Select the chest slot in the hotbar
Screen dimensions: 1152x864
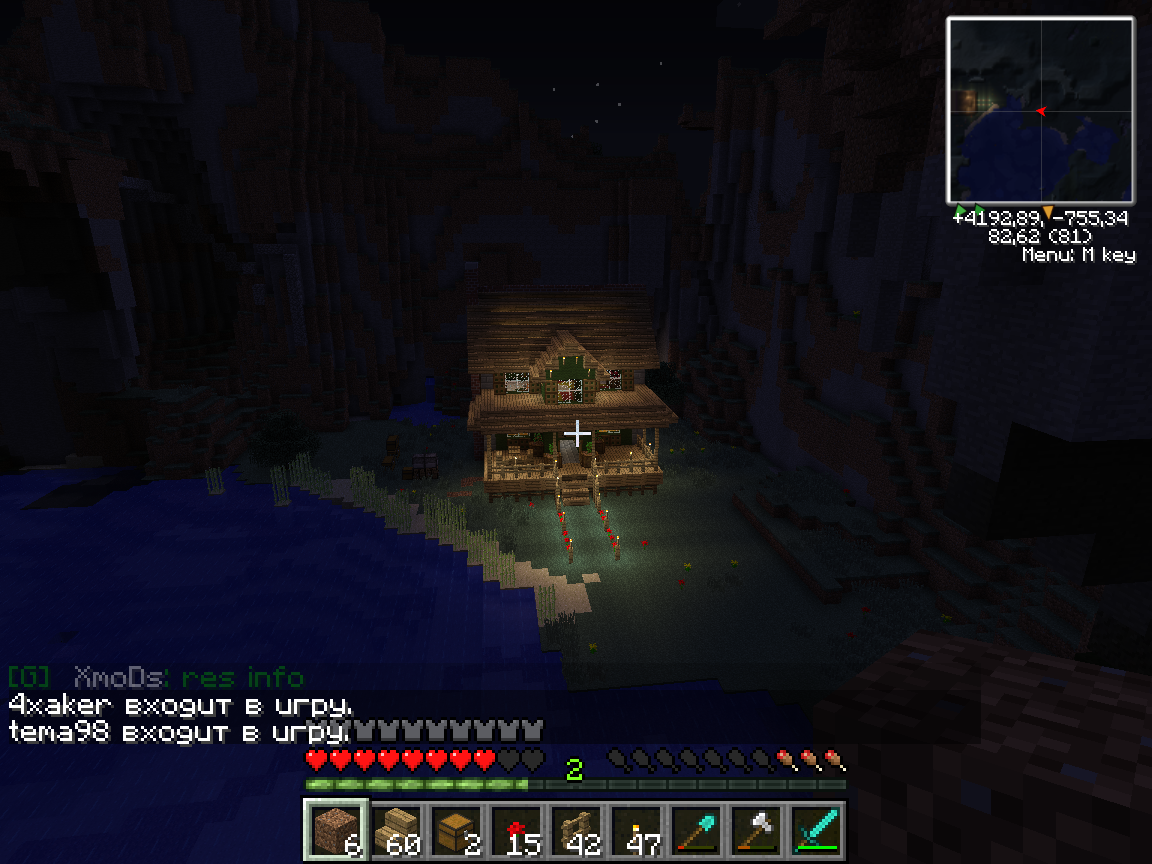[x=456, y=830]
